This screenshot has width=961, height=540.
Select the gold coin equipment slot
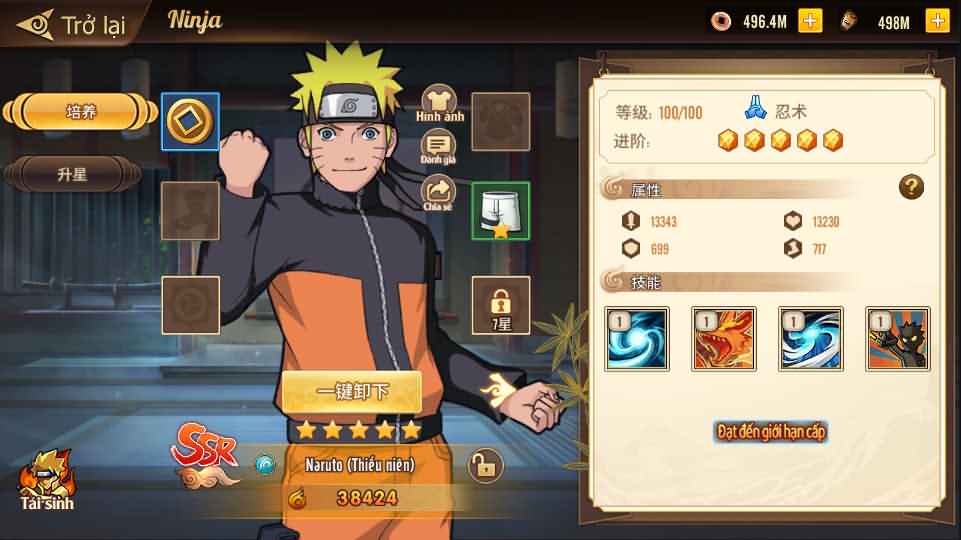tap(190, 122)
